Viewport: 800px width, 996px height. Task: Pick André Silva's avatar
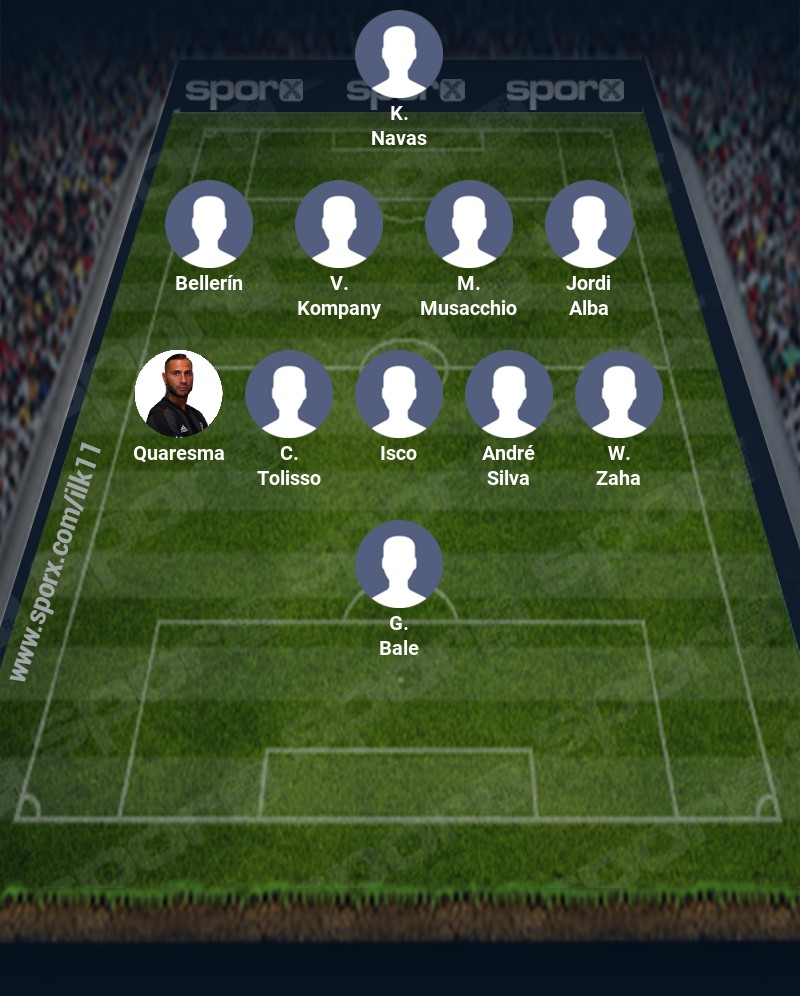coord(509,394)
